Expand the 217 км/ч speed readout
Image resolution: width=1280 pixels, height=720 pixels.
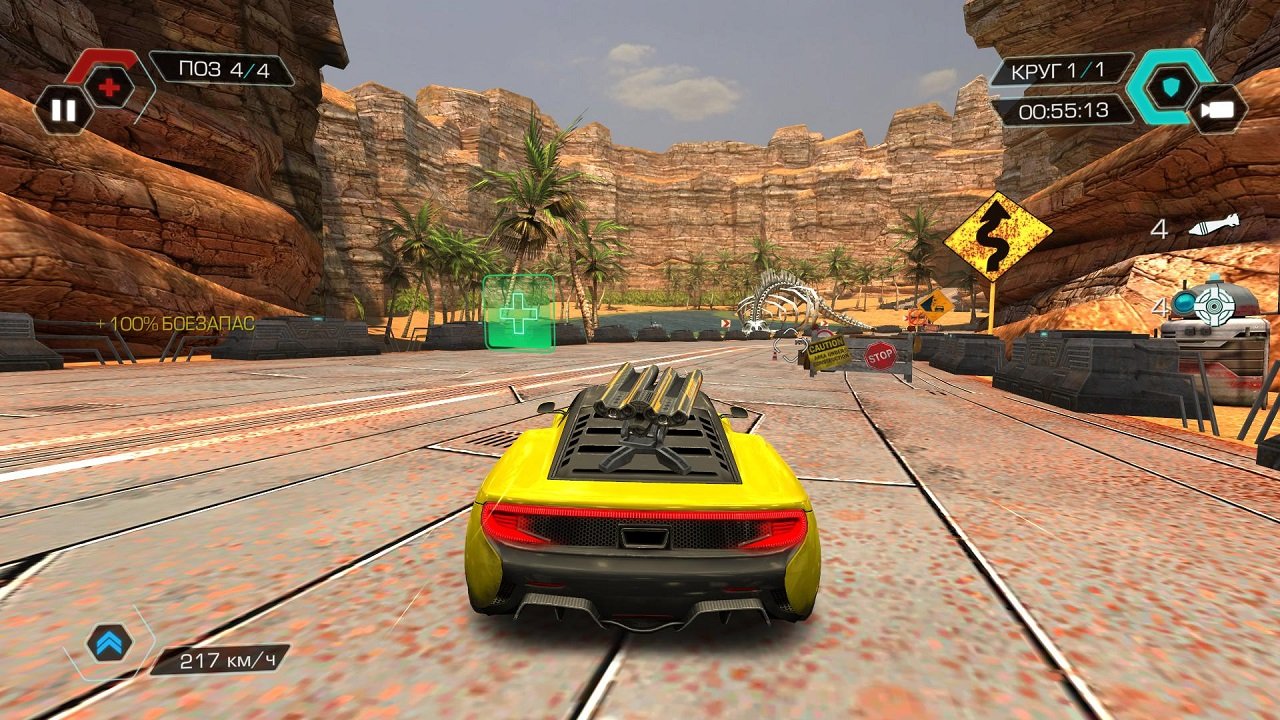coord(228,660)
